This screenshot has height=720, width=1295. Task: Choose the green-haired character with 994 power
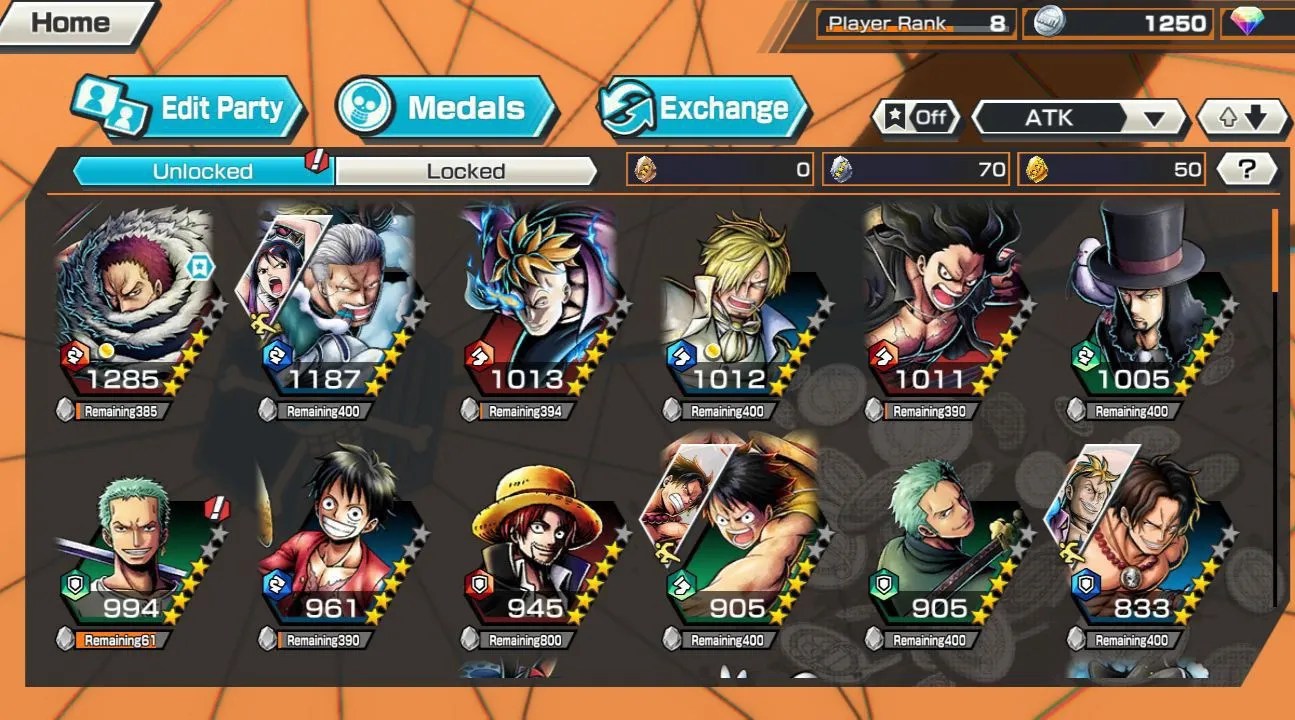tap(135, 540)
